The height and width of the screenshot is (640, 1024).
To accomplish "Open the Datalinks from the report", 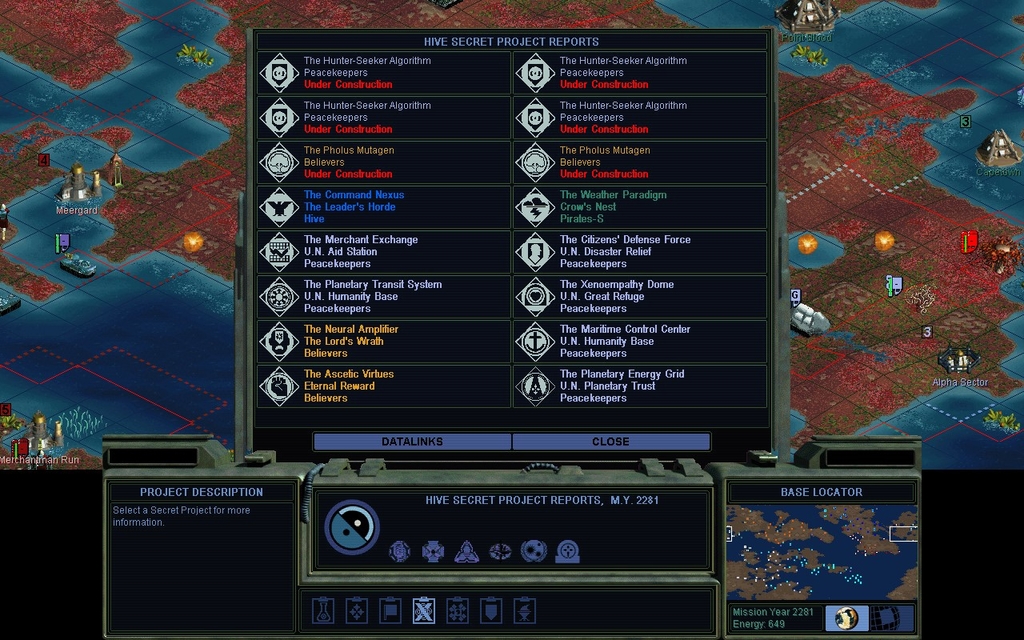I will 412,442.
